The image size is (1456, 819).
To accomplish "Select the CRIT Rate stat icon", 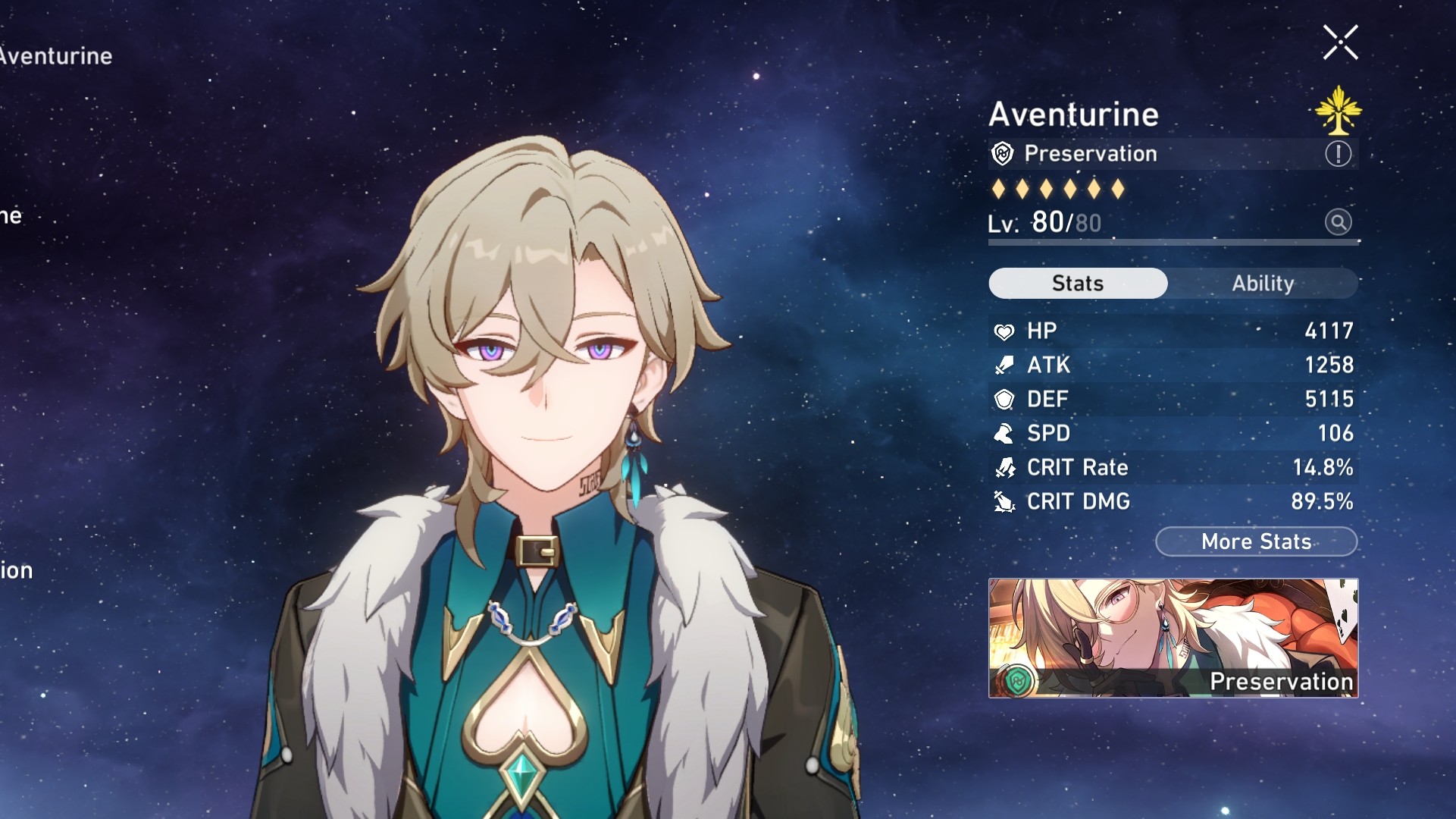I will pos(1004,467).
